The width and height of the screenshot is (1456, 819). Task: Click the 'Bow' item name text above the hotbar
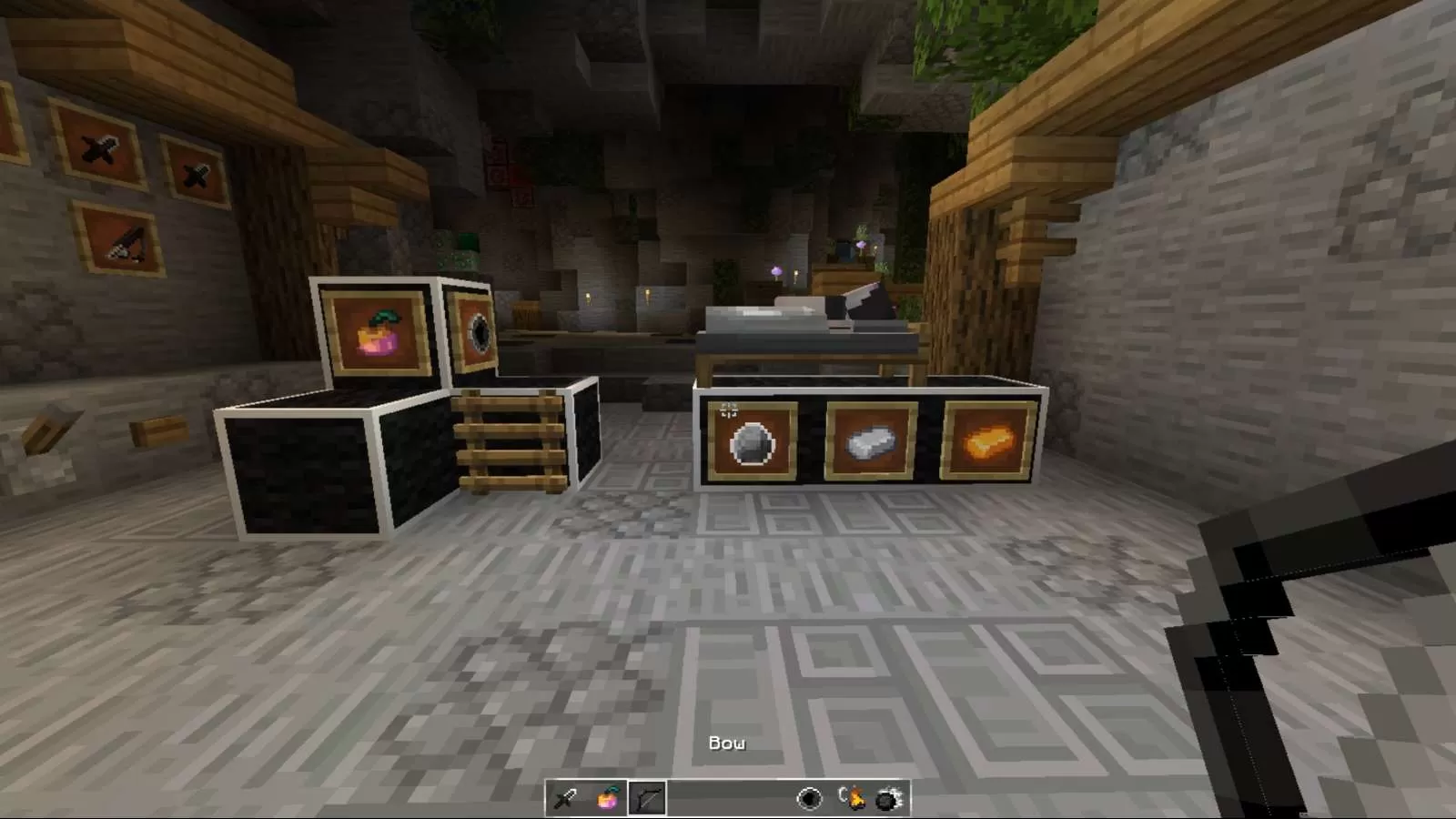(727, 743)
